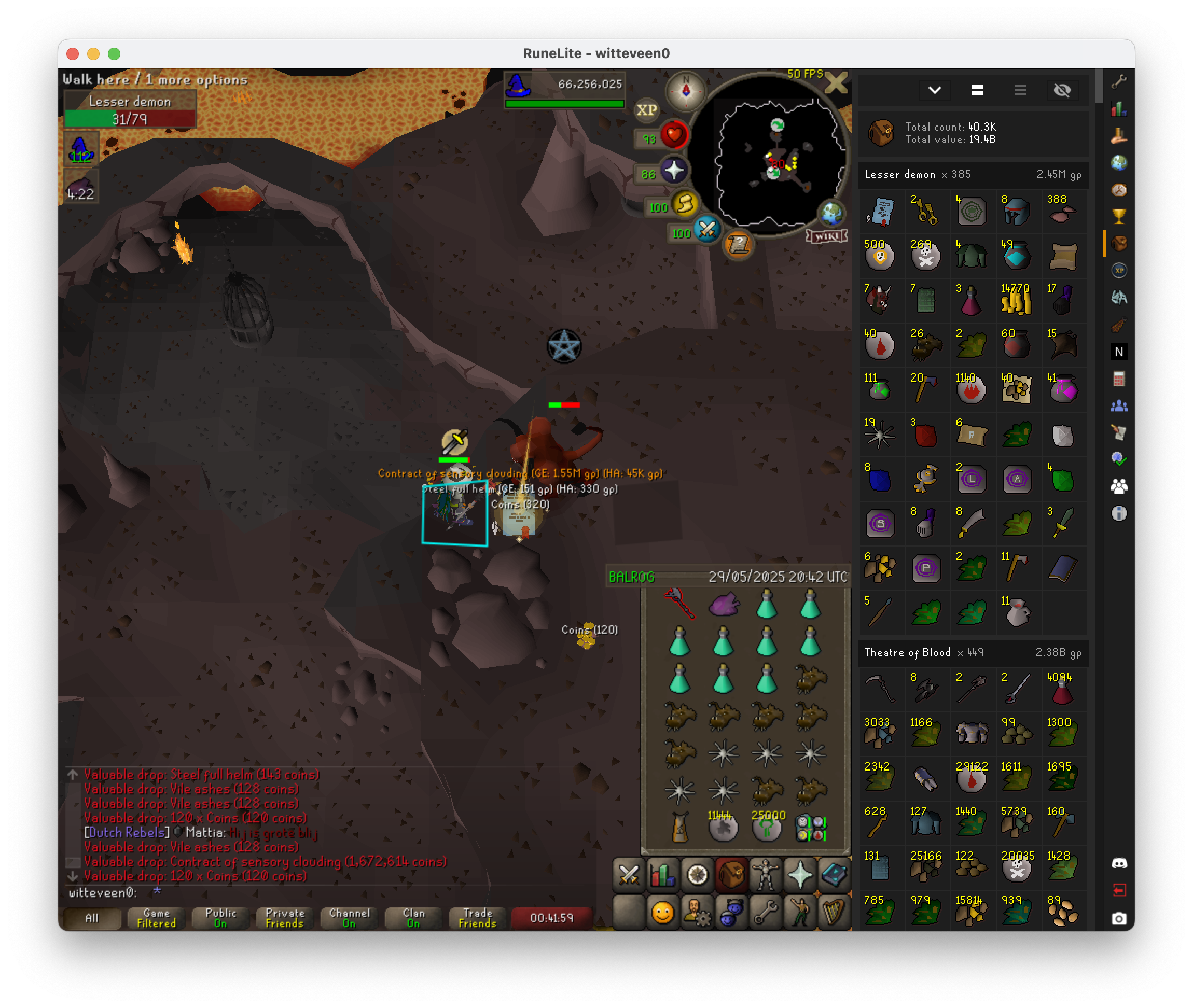Viewport: 1193px width, 1008px height.
Task: Open the Emotes tab
Action: pos(800,913)
